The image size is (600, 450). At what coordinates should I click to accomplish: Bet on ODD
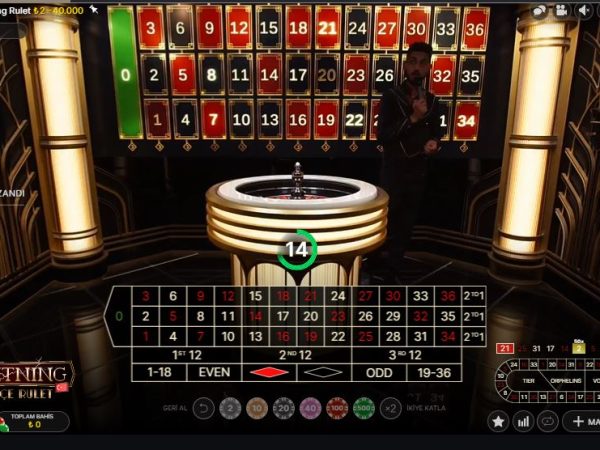(378, 372)
